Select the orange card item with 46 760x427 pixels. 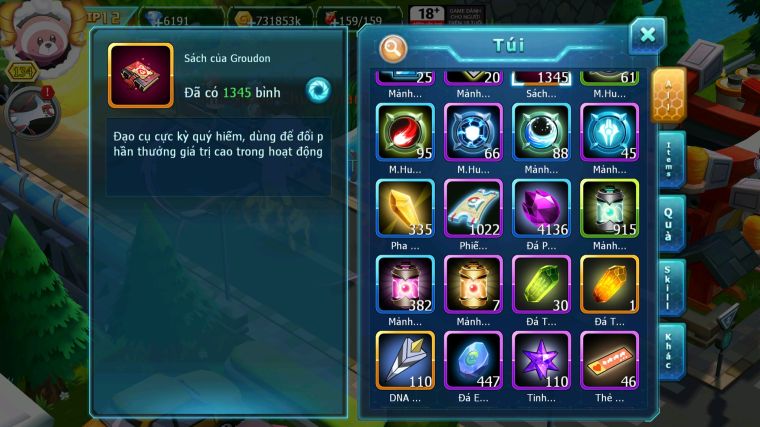[x=609, y=359]
